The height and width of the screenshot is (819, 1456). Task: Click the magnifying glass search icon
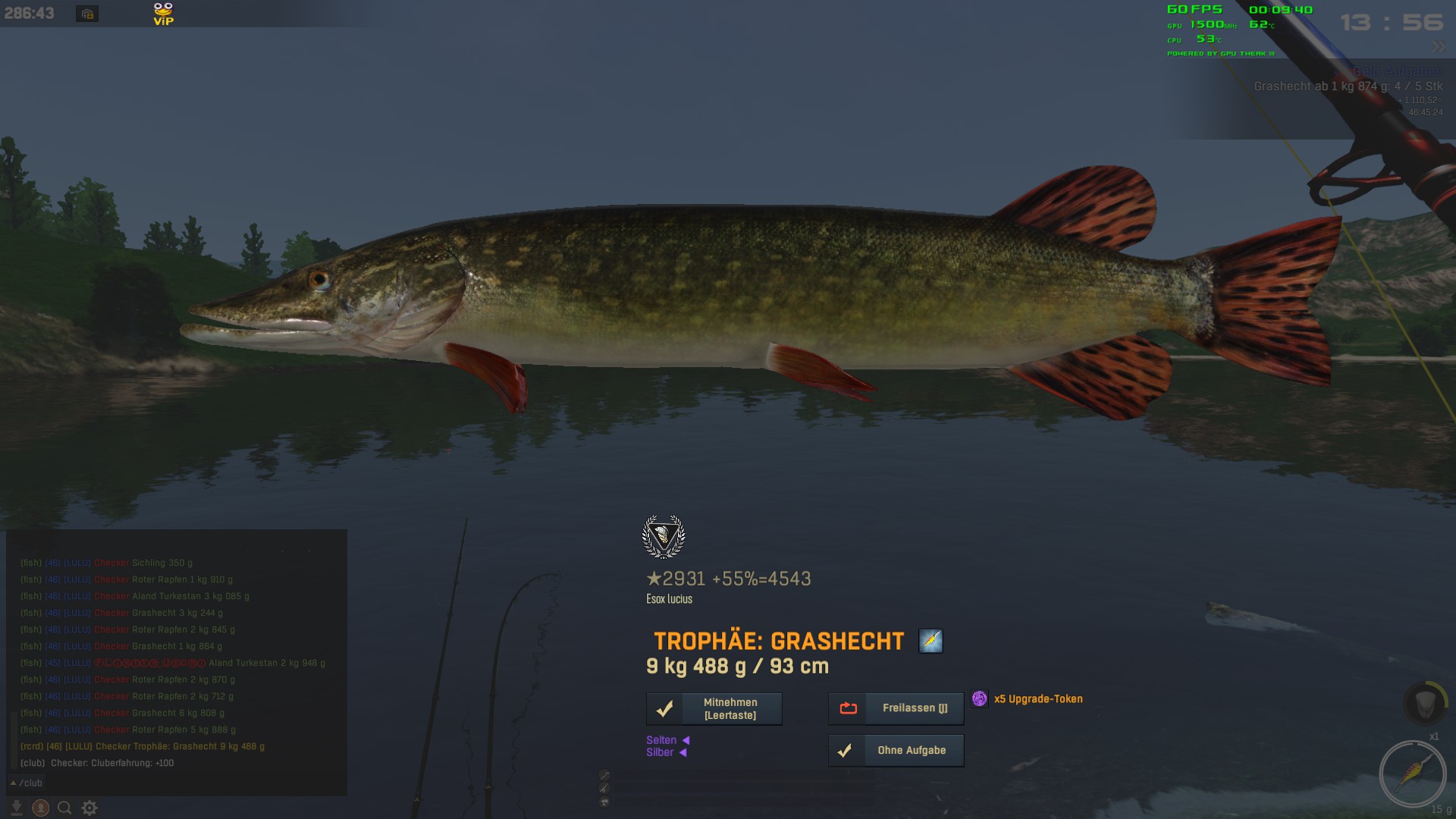click(x=65, y=808)
